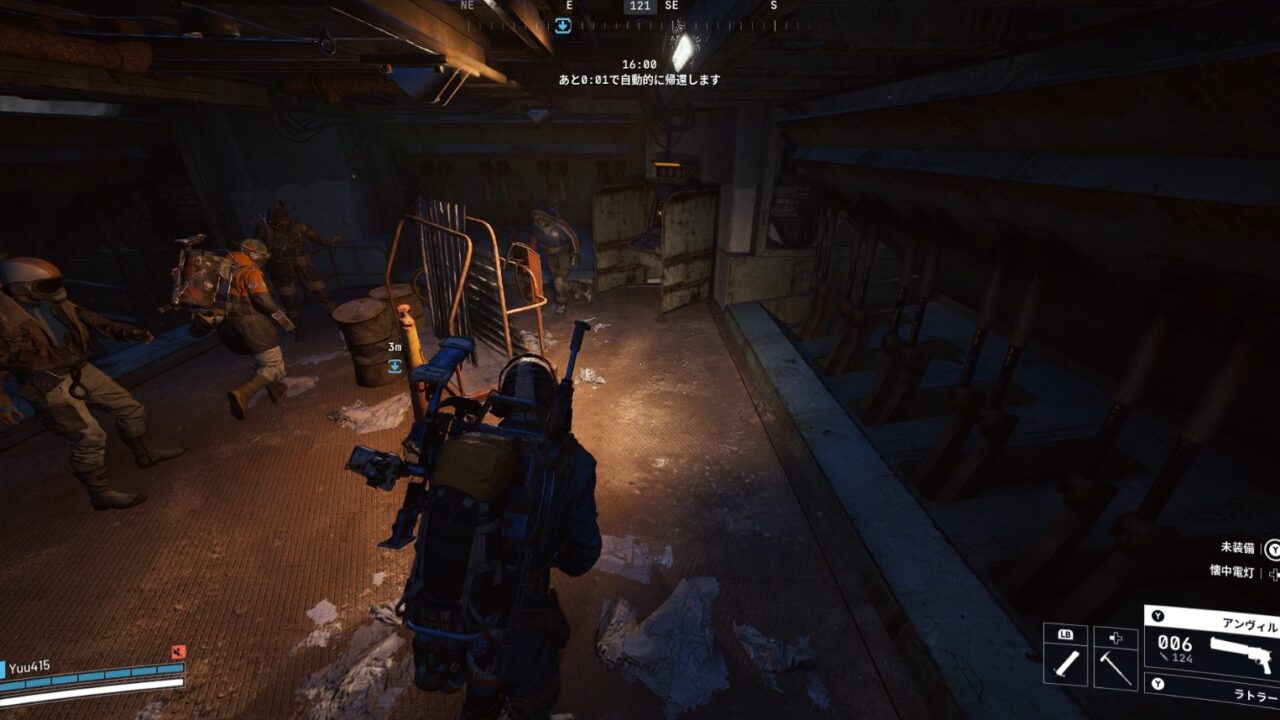Click the compass heading strip
The height and width of the screenshot is (720, 1280).
point(640,7)
